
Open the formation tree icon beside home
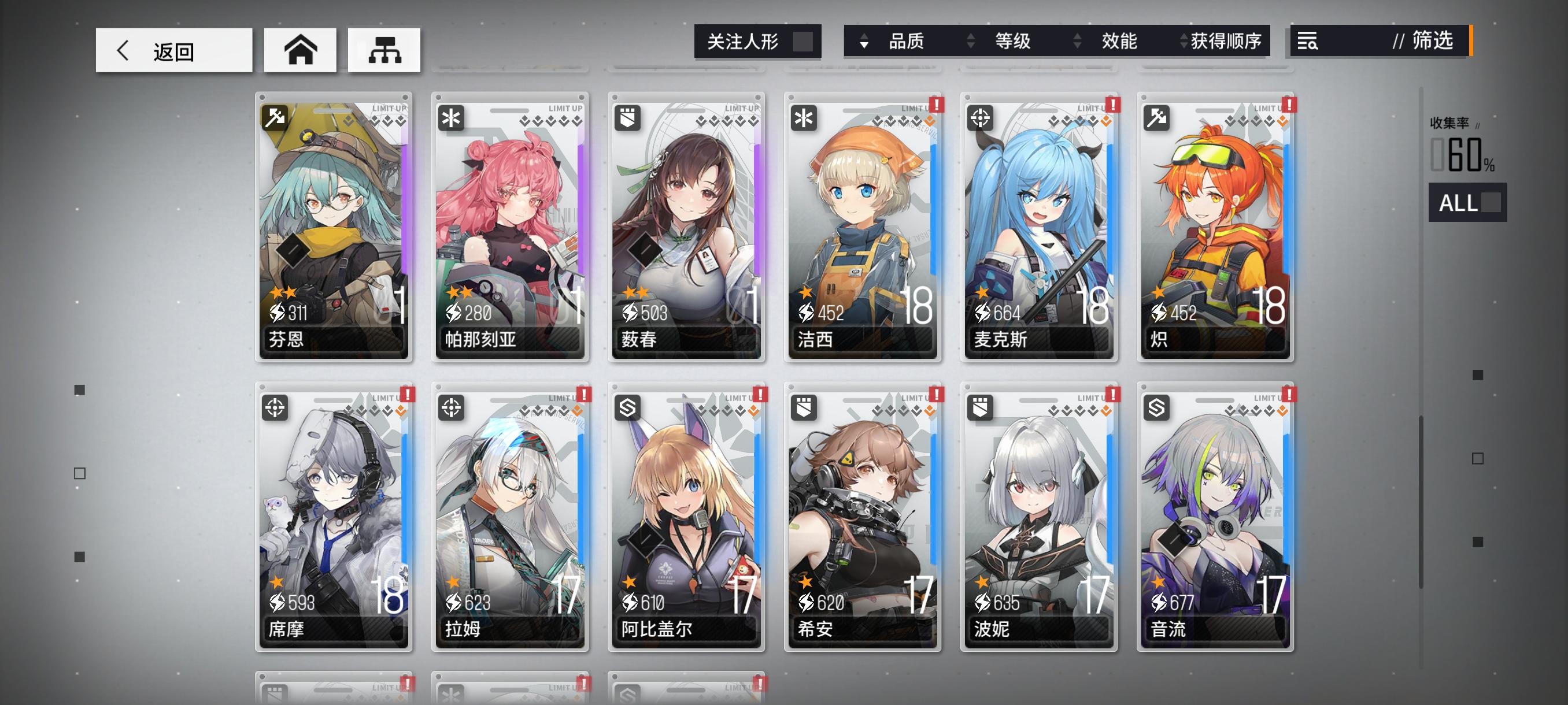pyautogui.click(x=383, y=50)
